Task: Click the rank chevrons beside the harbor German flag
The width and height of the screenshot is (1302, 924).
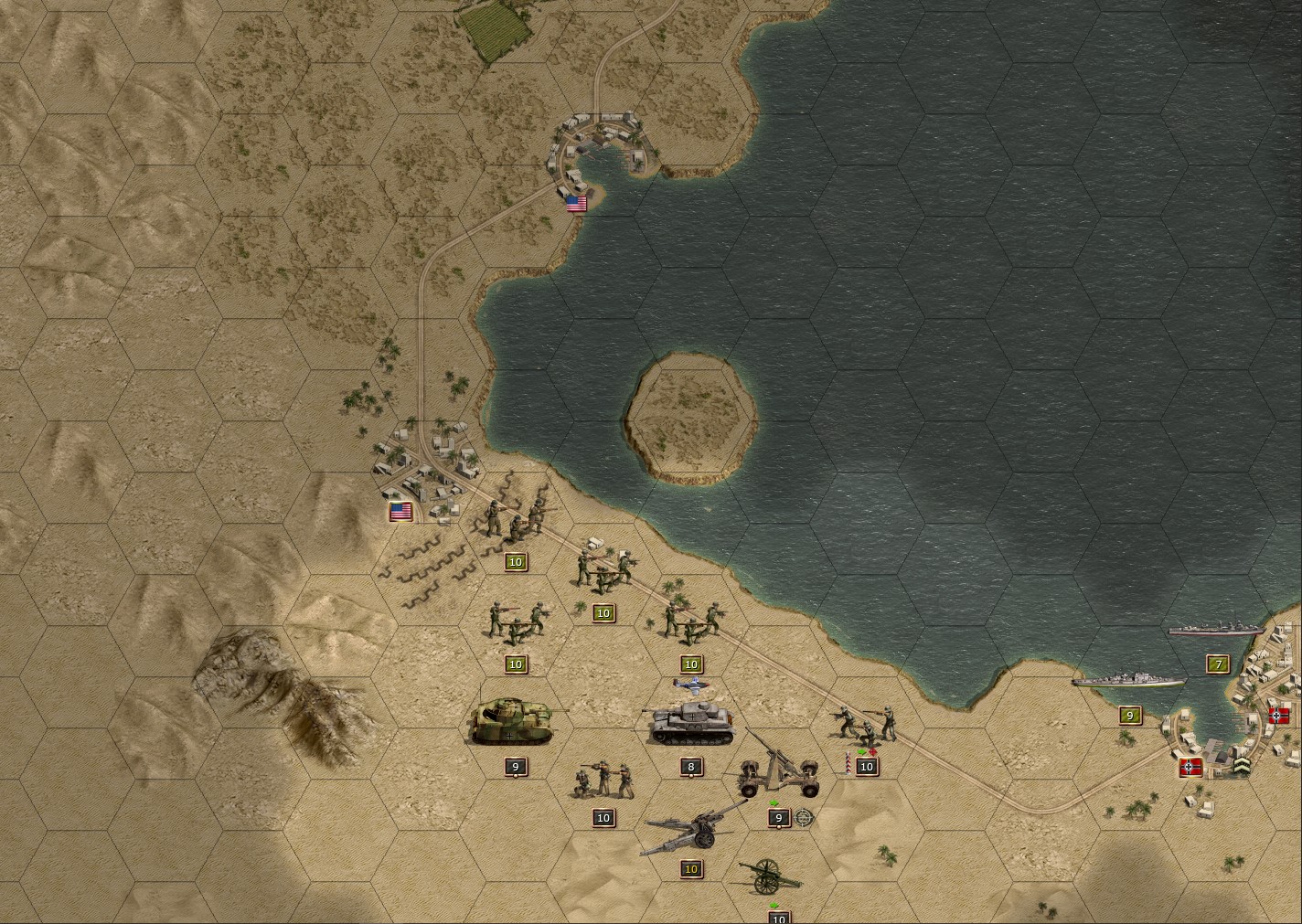Action: coord(1243,767)
